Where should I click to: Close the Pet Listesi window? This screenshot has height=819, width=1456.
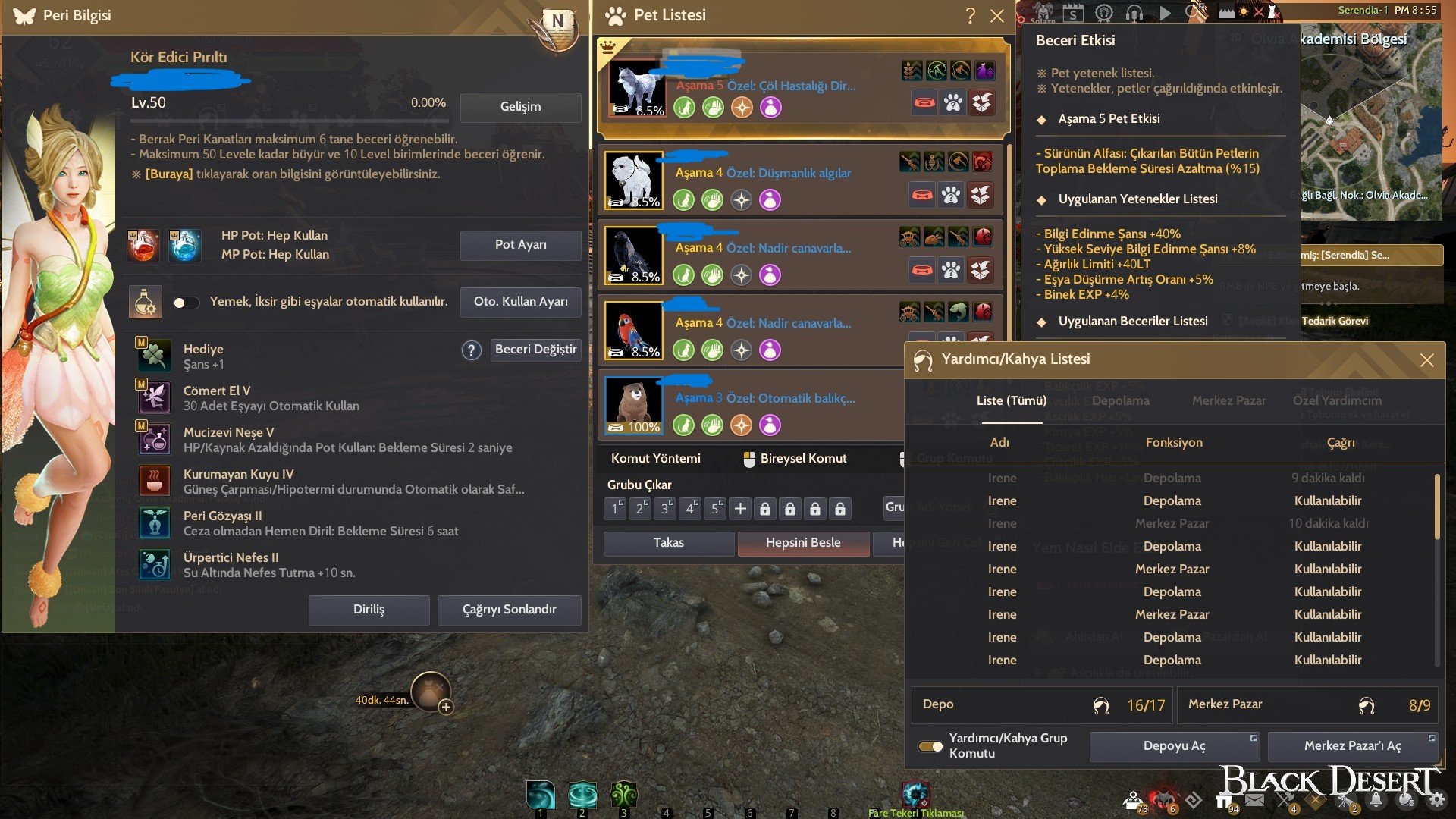[x=997, y=16]
